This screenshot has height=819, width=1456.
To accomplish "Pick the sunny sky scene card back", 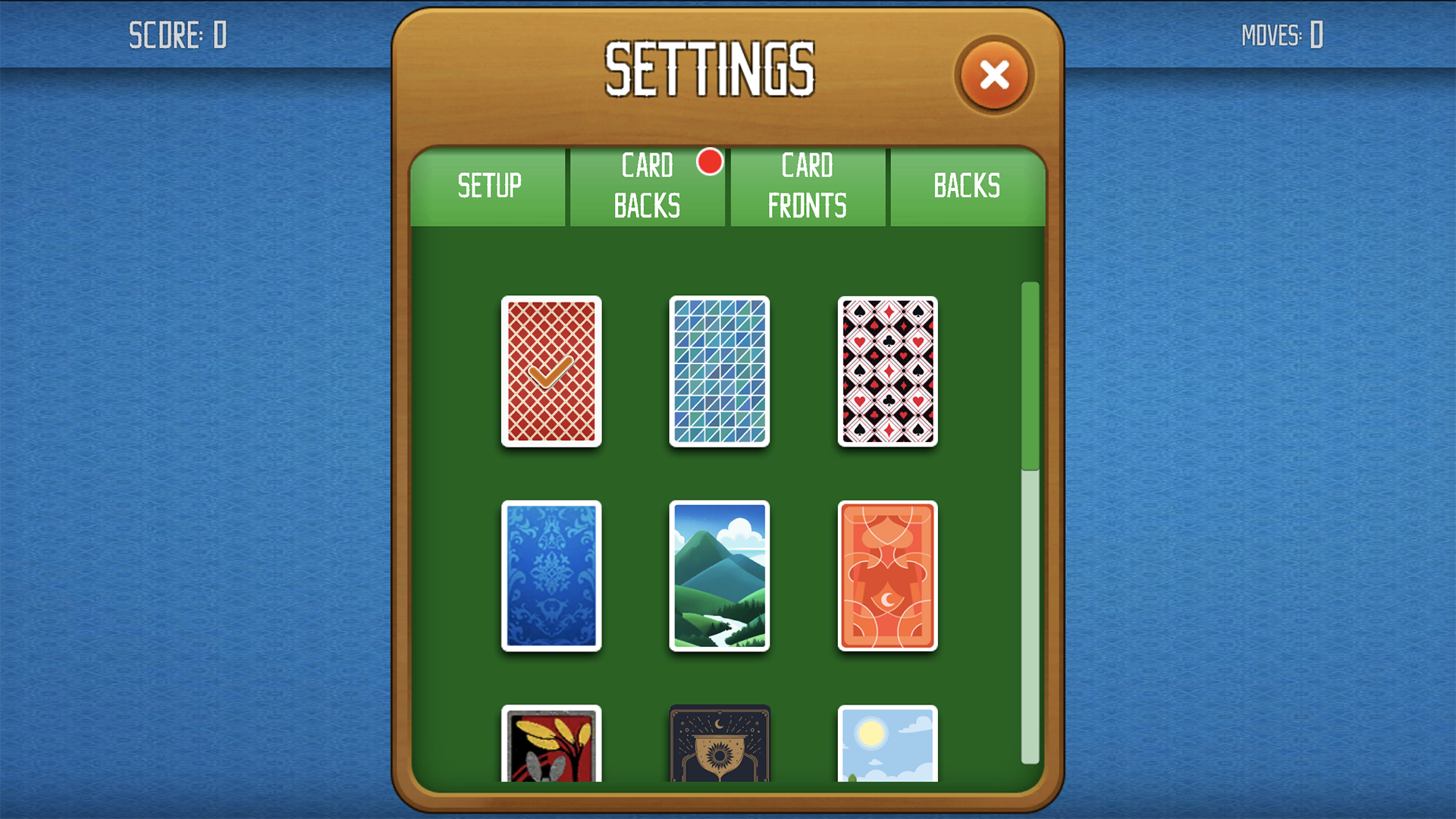I will tap(887, 747).
